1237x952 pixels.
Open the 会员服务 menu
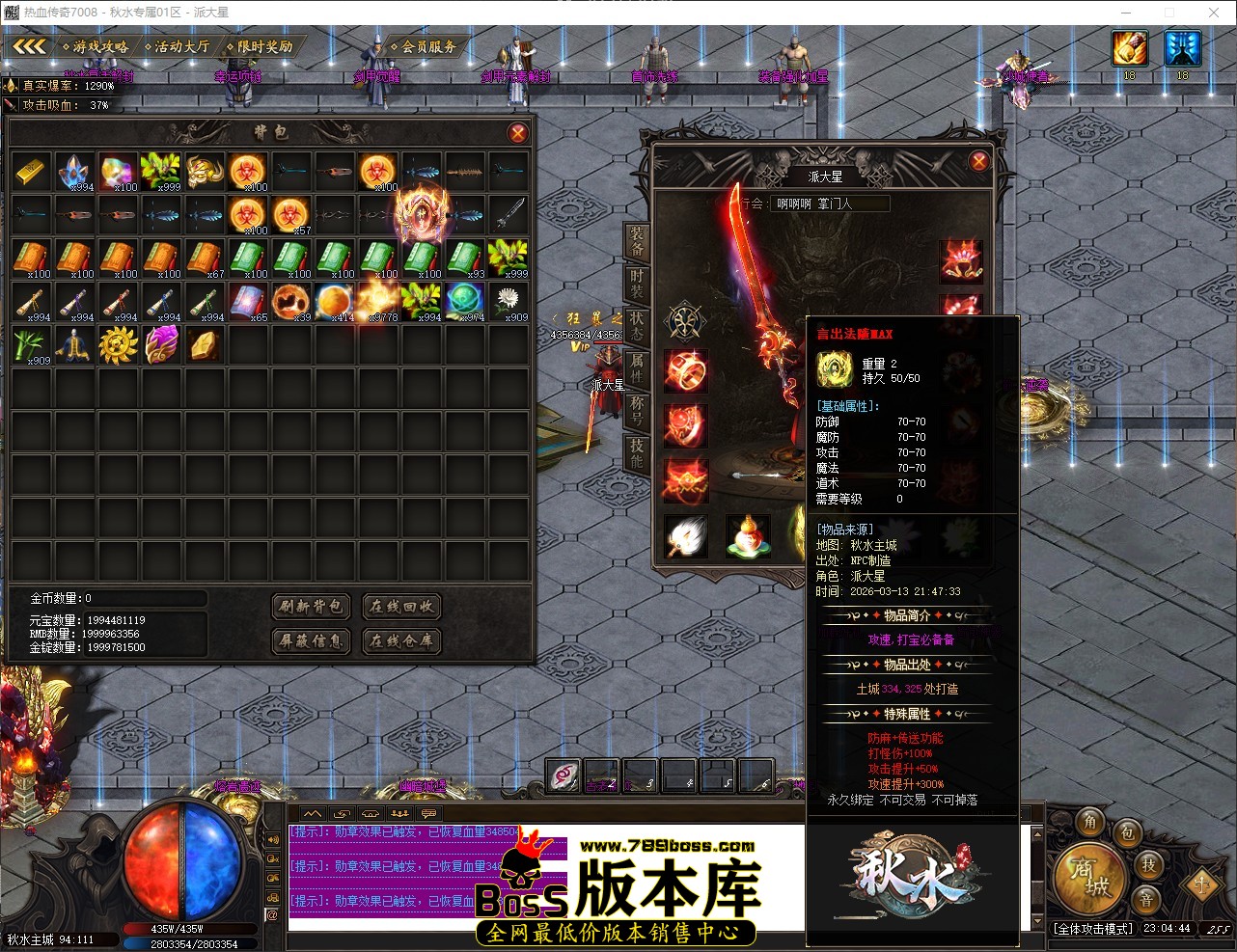tap(426, 45)
